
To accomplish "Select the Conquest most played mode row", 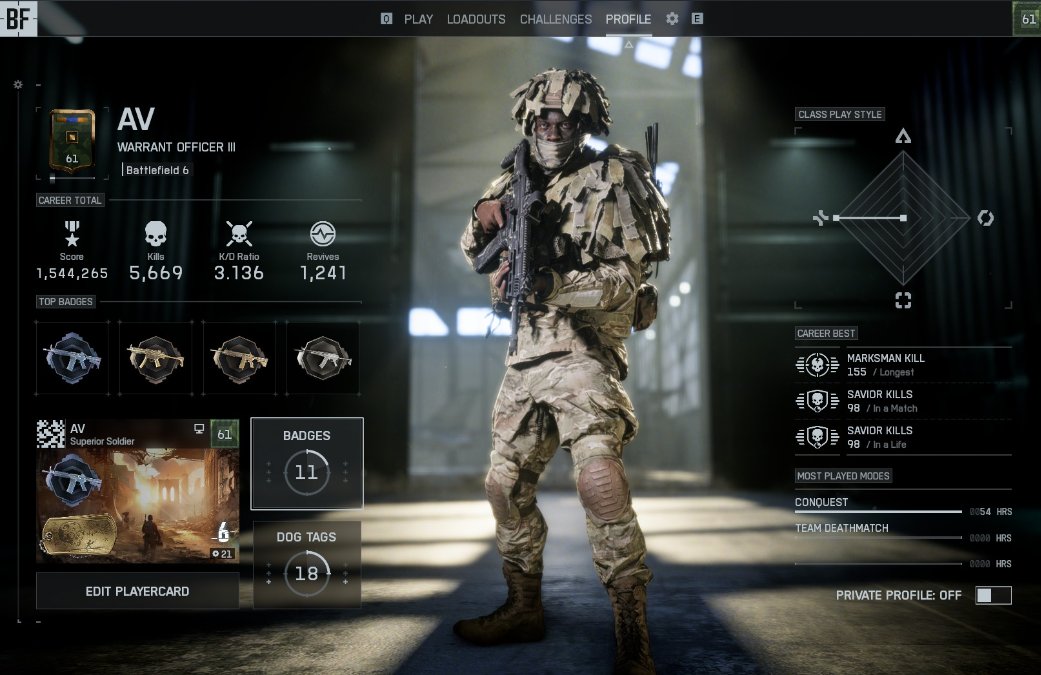I will pos(902,506).
